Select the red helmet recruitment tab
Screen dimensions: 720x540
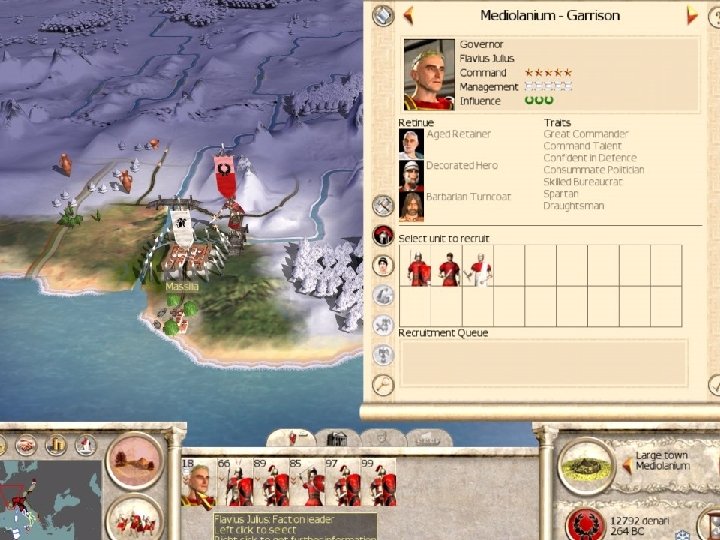[383, 236]
